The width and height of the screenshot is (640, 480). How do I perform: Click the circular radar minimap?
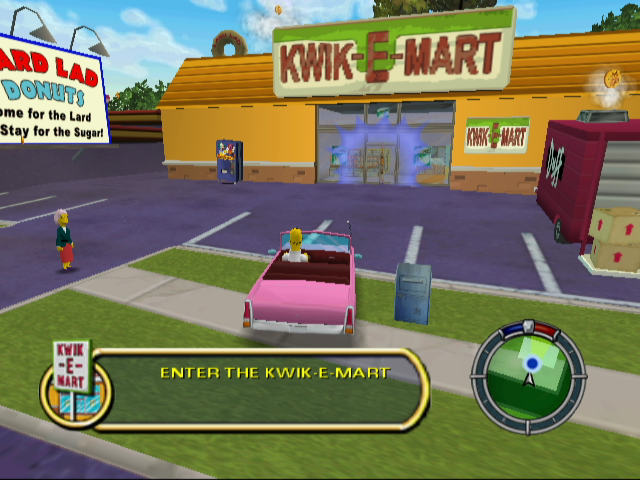(x=529, y=374)
